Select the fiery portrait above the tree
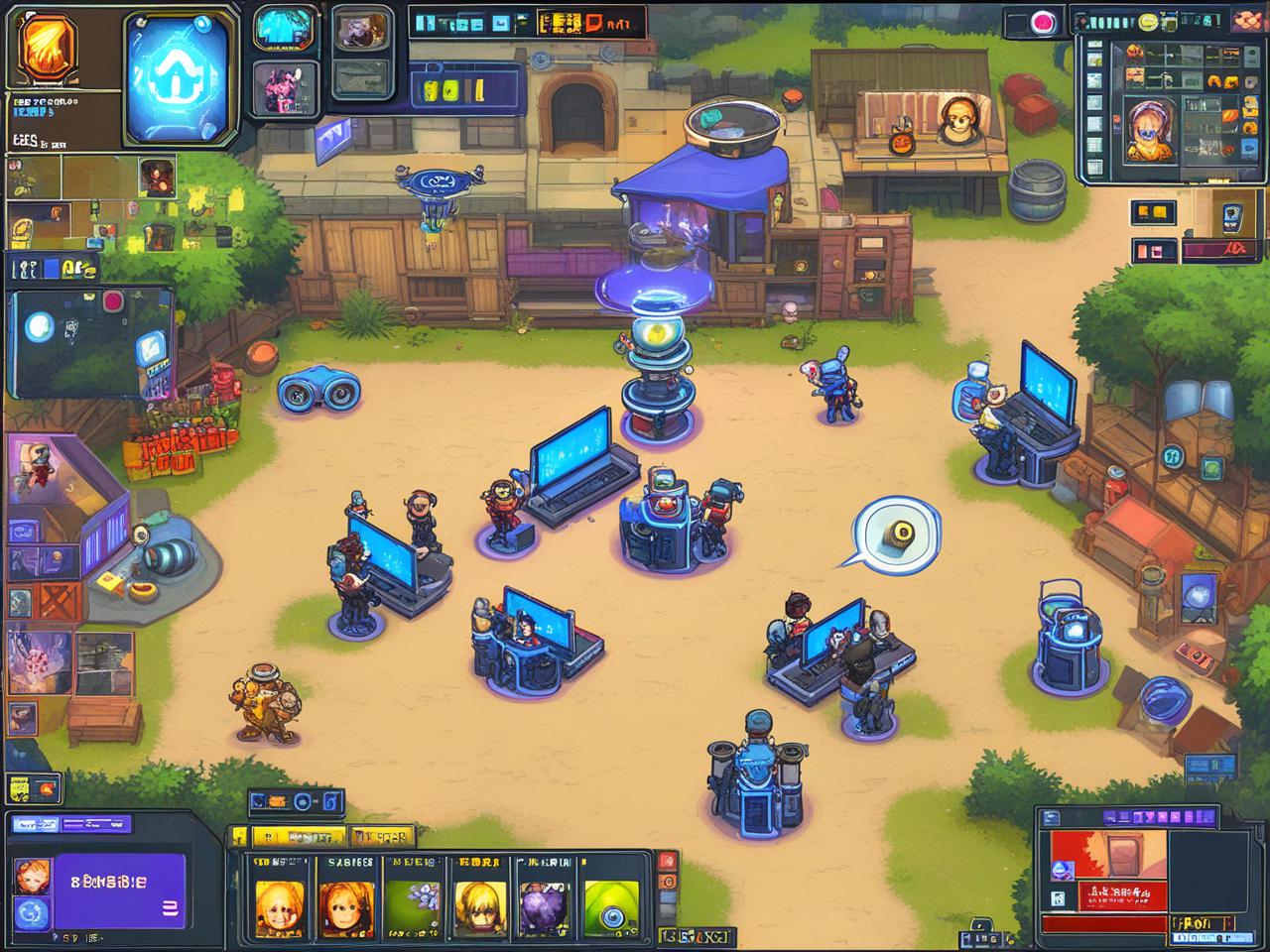This screenshot has width=1270, height=952. (x=155, y=177)
